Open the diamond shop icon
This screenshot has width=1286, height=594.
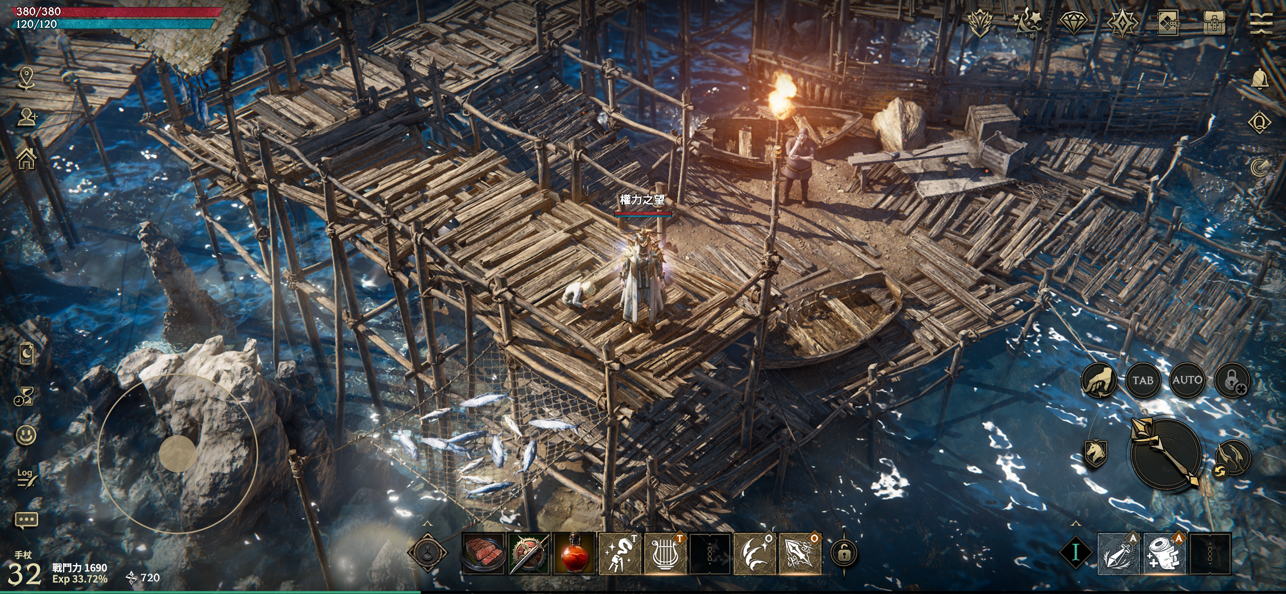pos(1073,23)
